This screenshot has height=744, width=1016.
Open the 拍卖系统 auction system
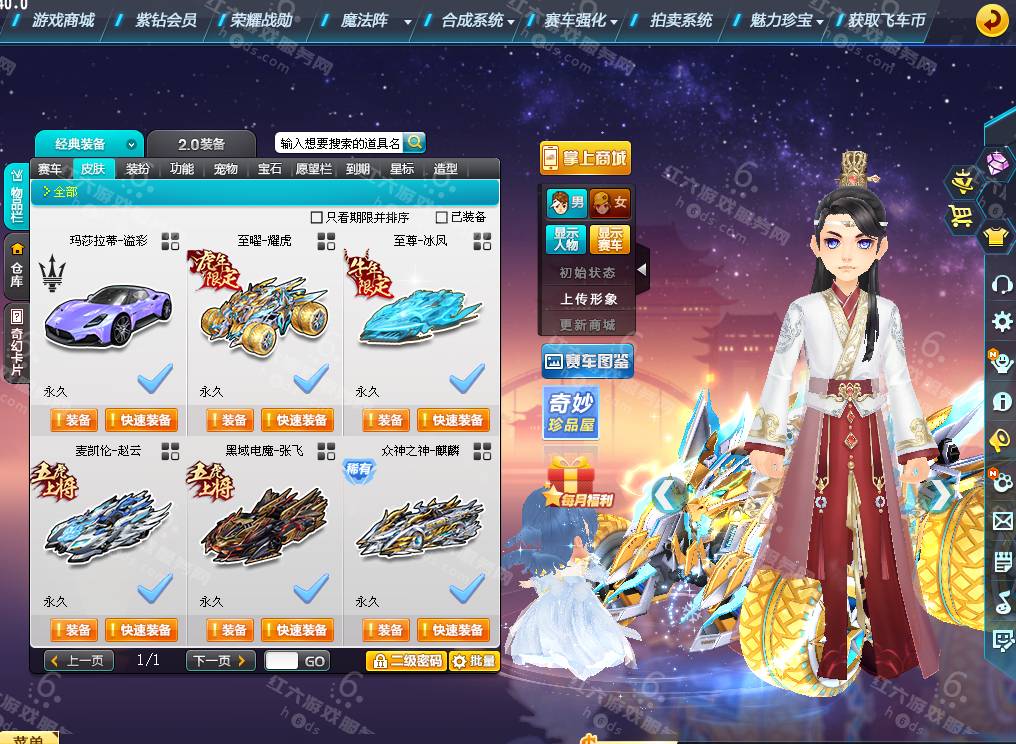click(681, 20)
